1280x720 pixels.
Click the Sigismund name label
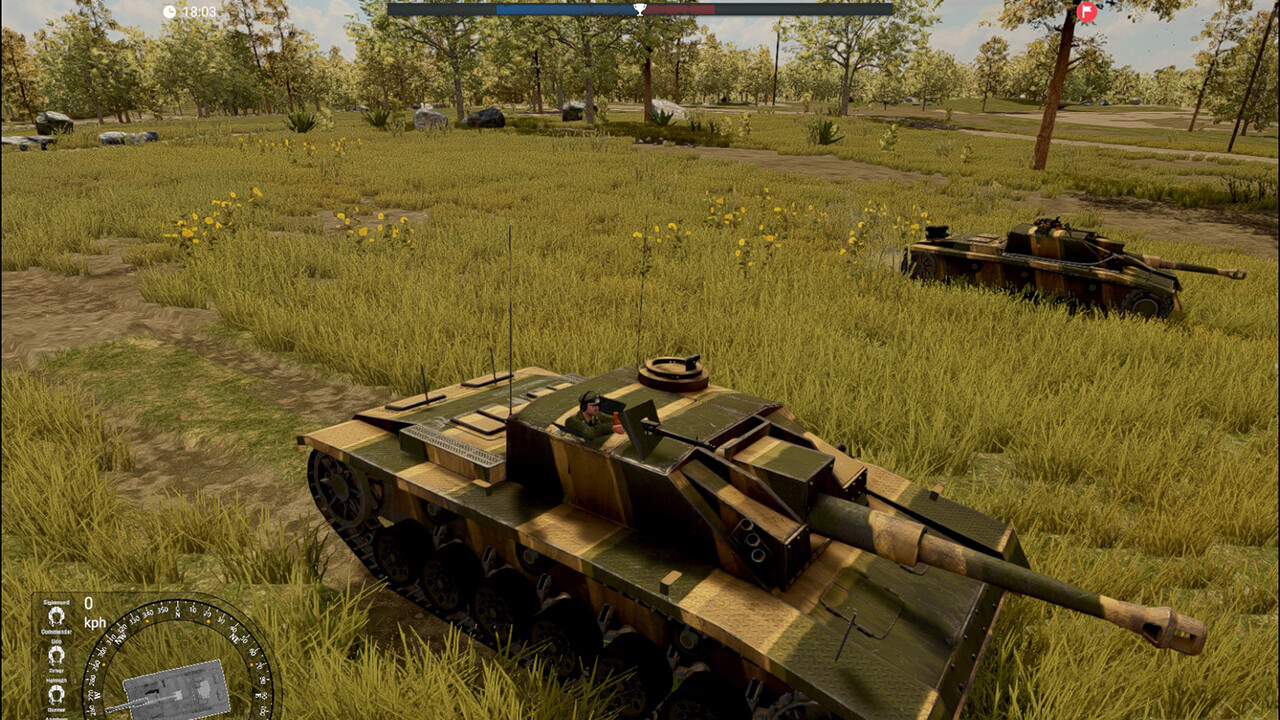click(57, 603)
